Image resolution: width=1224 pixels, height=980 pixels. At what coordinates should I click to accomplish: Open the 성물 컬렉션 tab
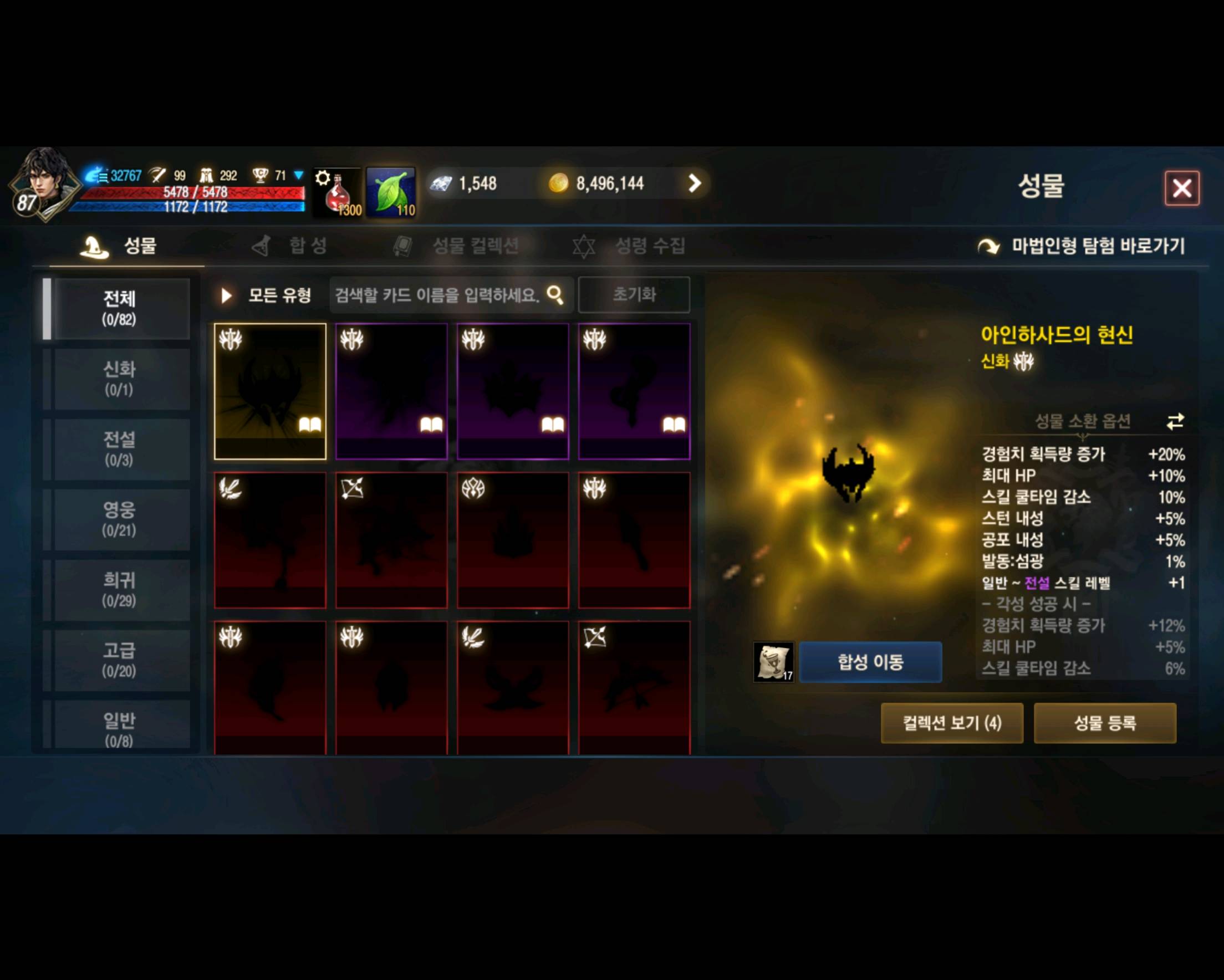pyautogui.click(x=457, y=246)
